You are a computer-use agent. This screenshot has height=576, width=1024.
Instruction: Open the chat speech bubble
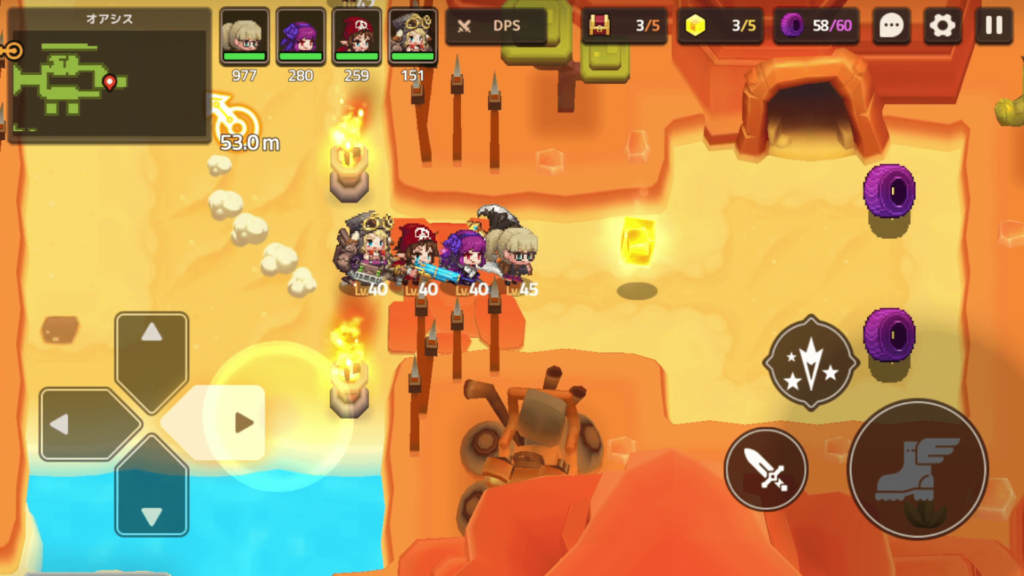click(x=891, y=26)
